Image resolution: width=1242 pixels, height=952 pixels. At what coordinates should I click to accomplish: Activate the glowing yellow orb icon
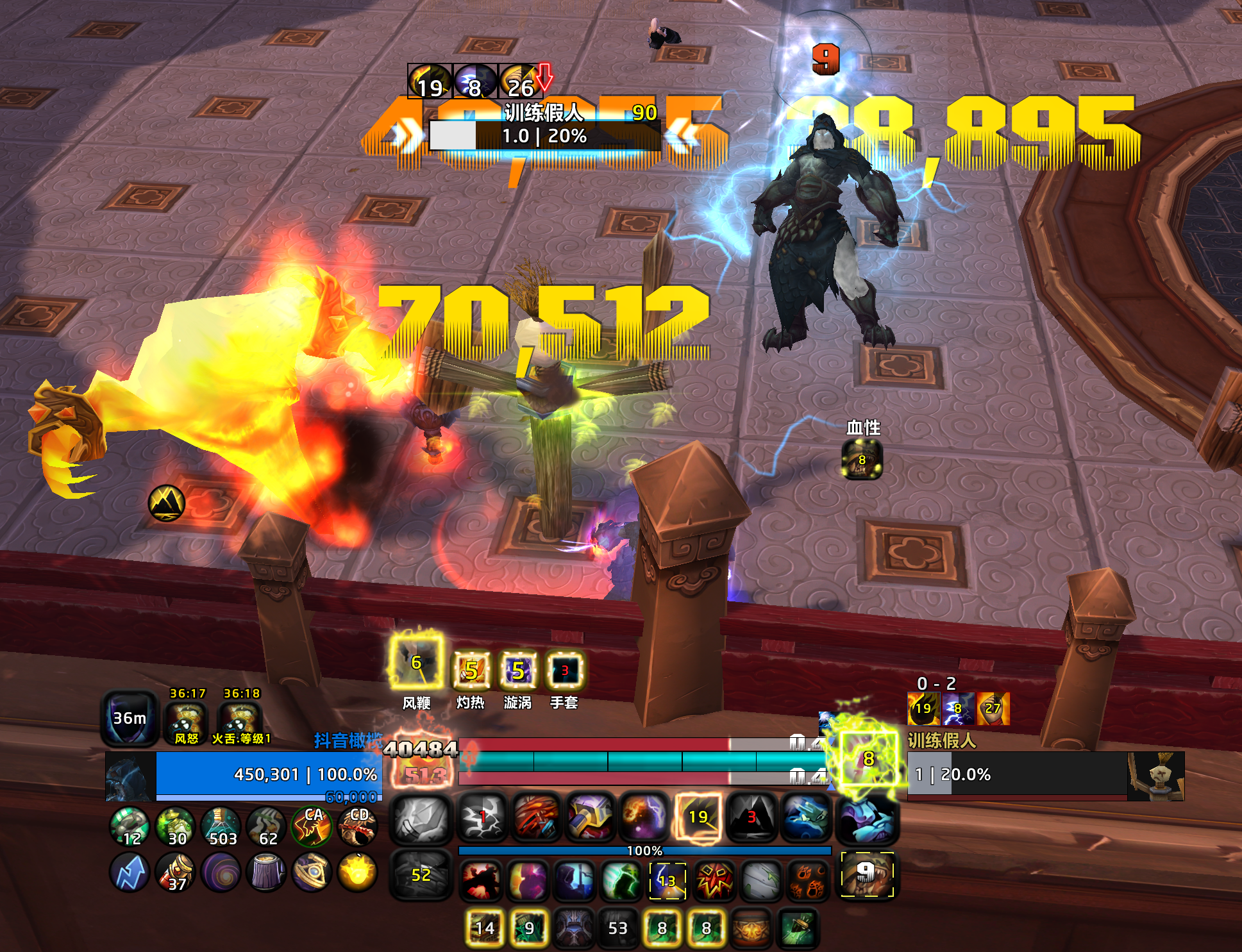[x=357, y=873]
